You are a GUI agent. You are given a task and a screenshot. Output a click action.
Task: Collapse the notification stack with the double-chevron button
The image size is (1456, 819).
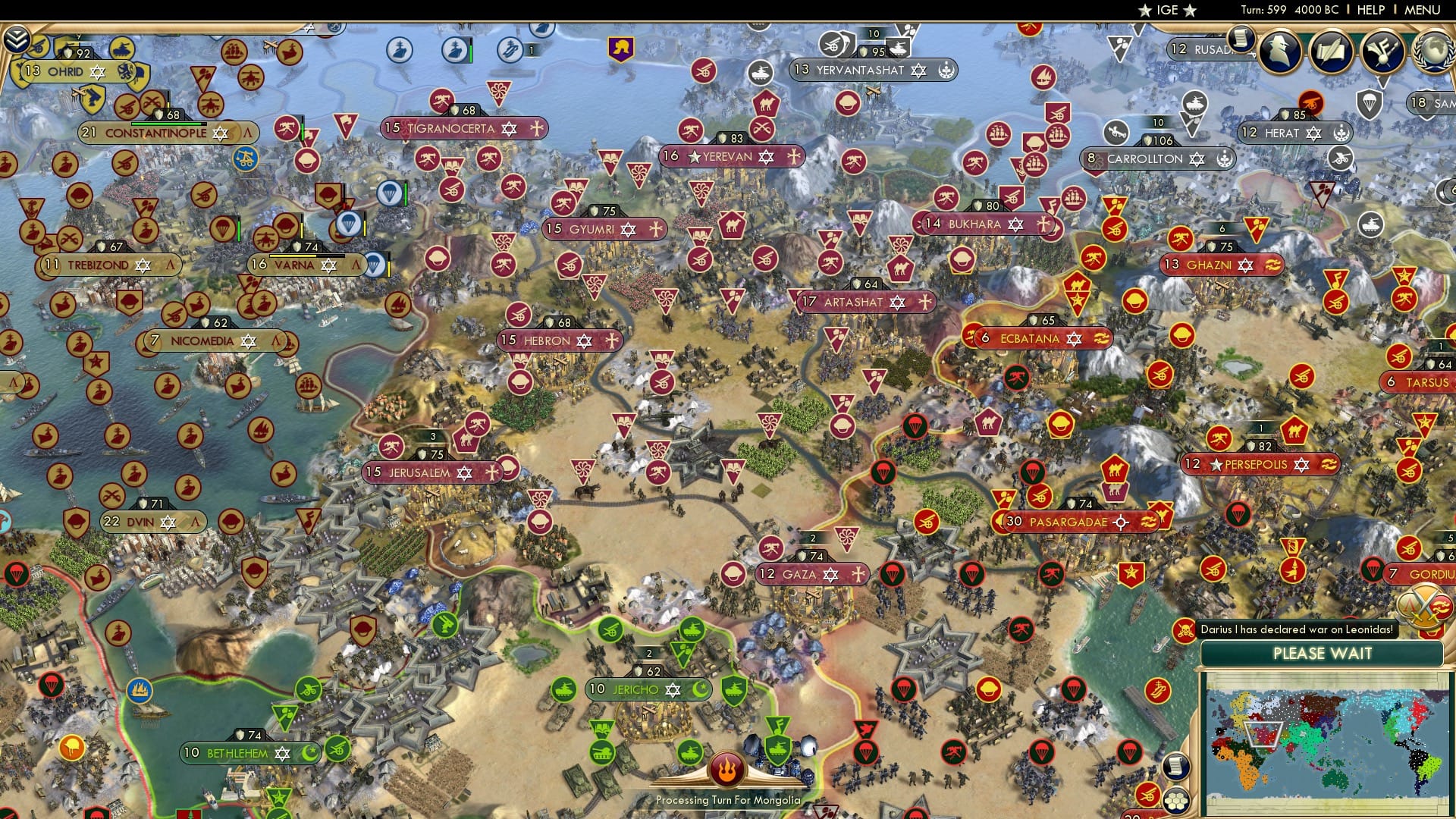click(17, 40)
